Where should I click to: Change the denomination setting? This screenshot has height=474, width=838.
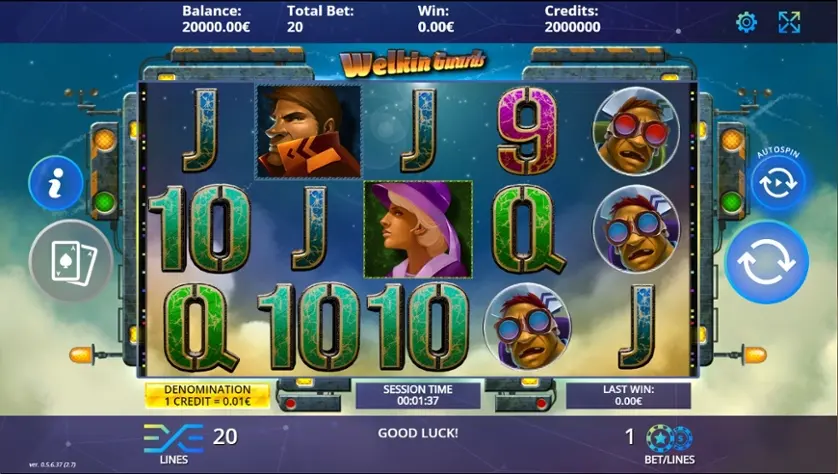coord(208,395)
